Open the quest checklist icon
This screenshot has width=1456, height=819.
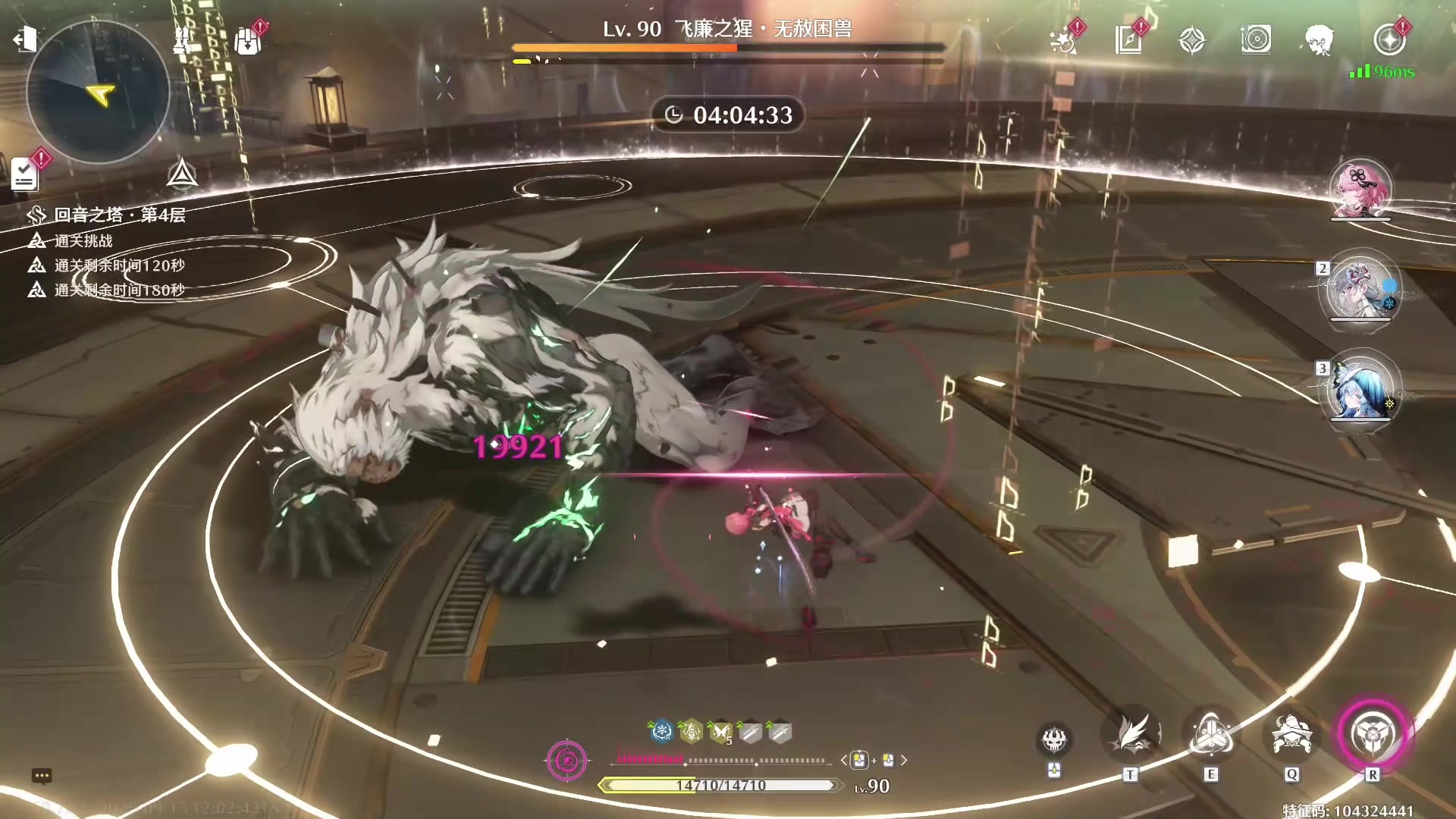click(x=24, y=174)
